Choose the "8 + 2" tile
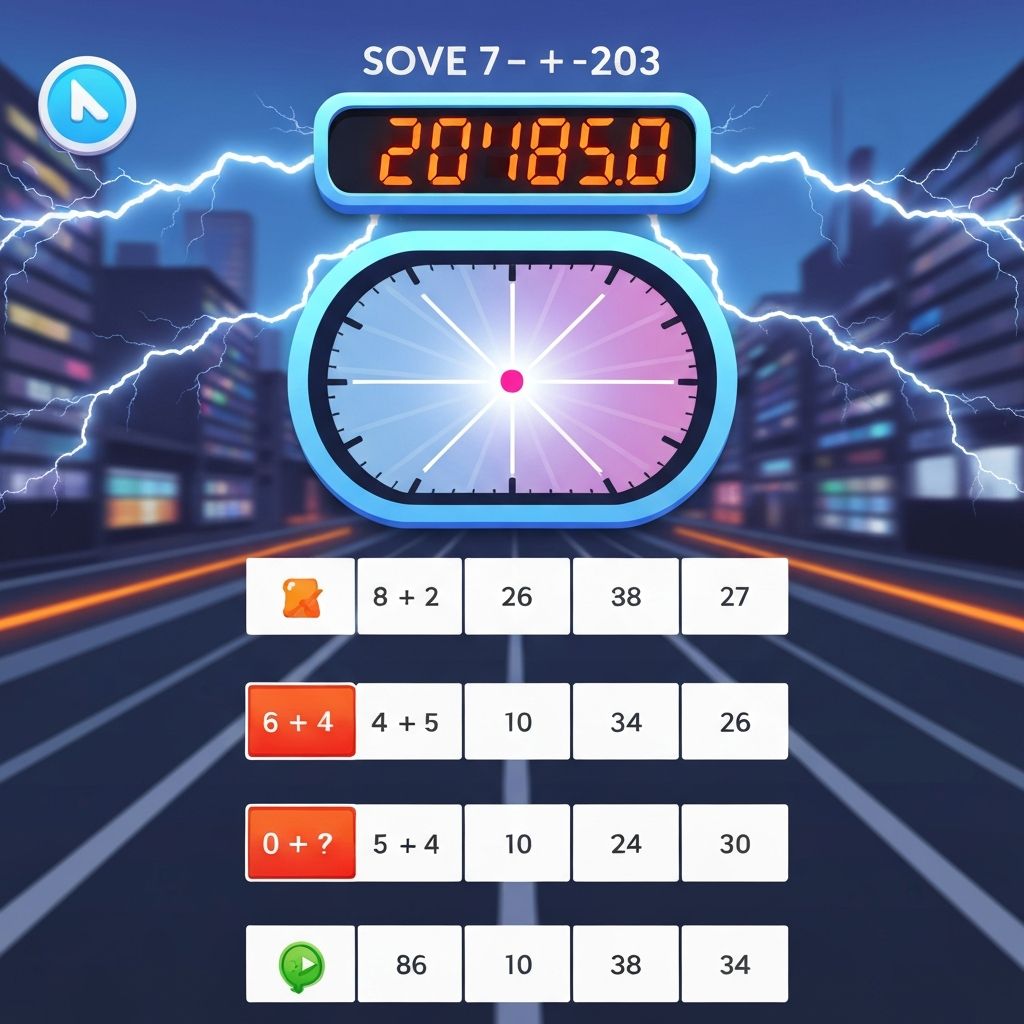The image size is (1024, 1024). (x=409, y=597)
